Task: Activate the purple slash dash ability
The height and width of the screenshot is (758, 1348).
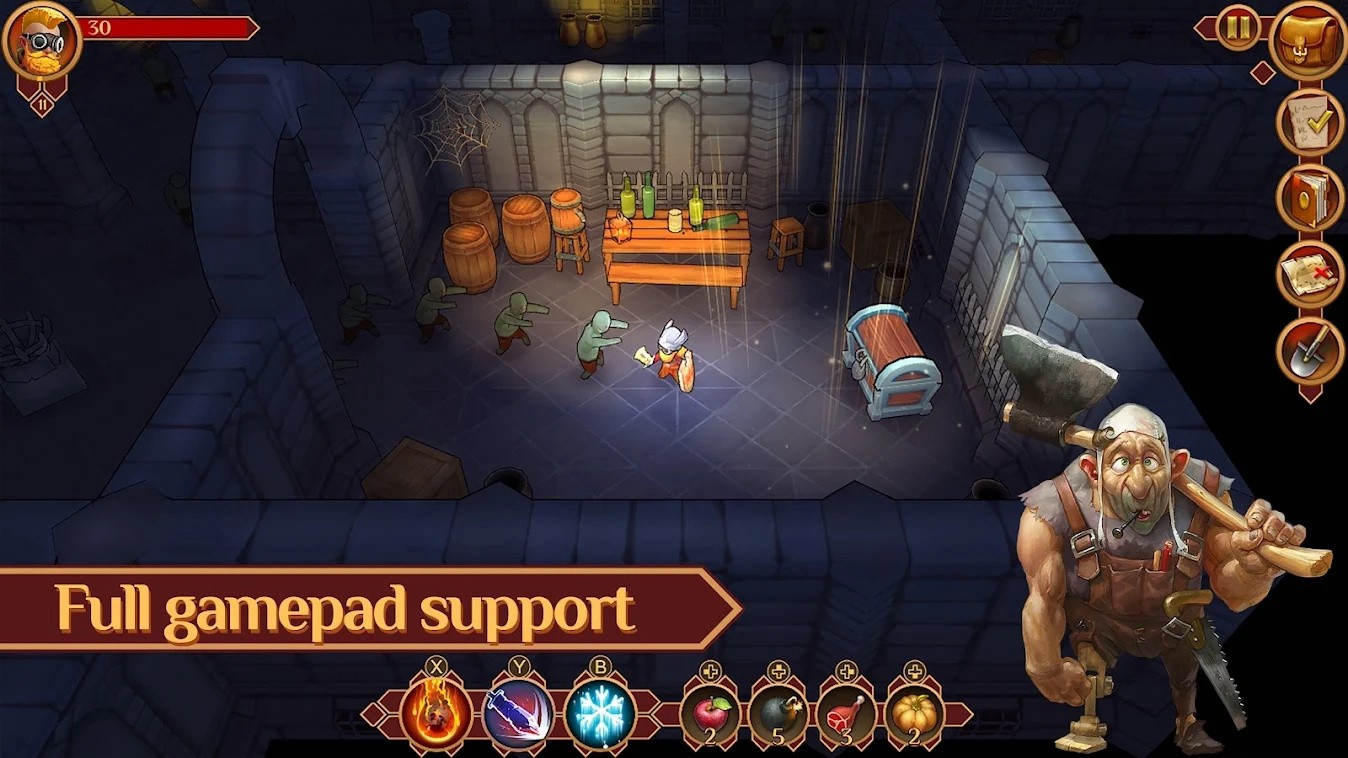Action: 518,713
